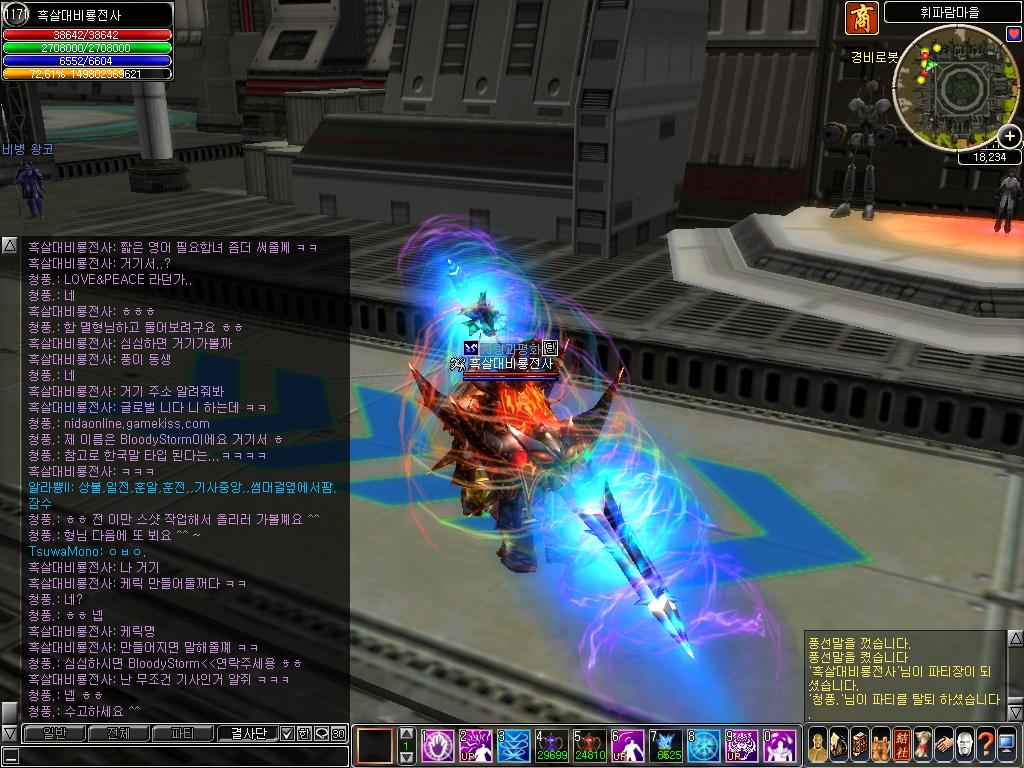Click the hotbar page up arrow
The width and height of the screenshot is (1024, 768).
point(406,733)
